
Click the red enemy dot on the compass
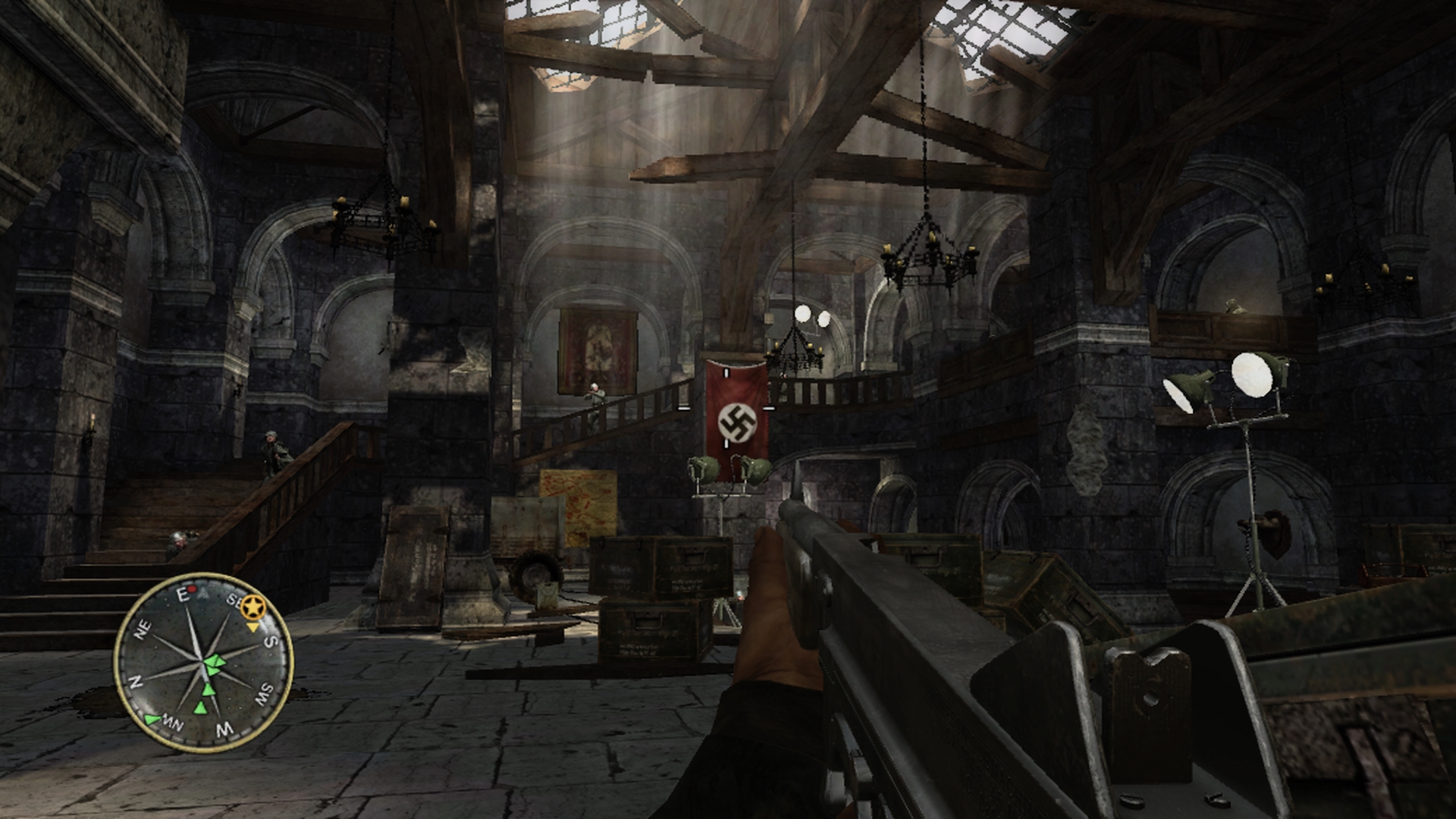click(193, 588)
